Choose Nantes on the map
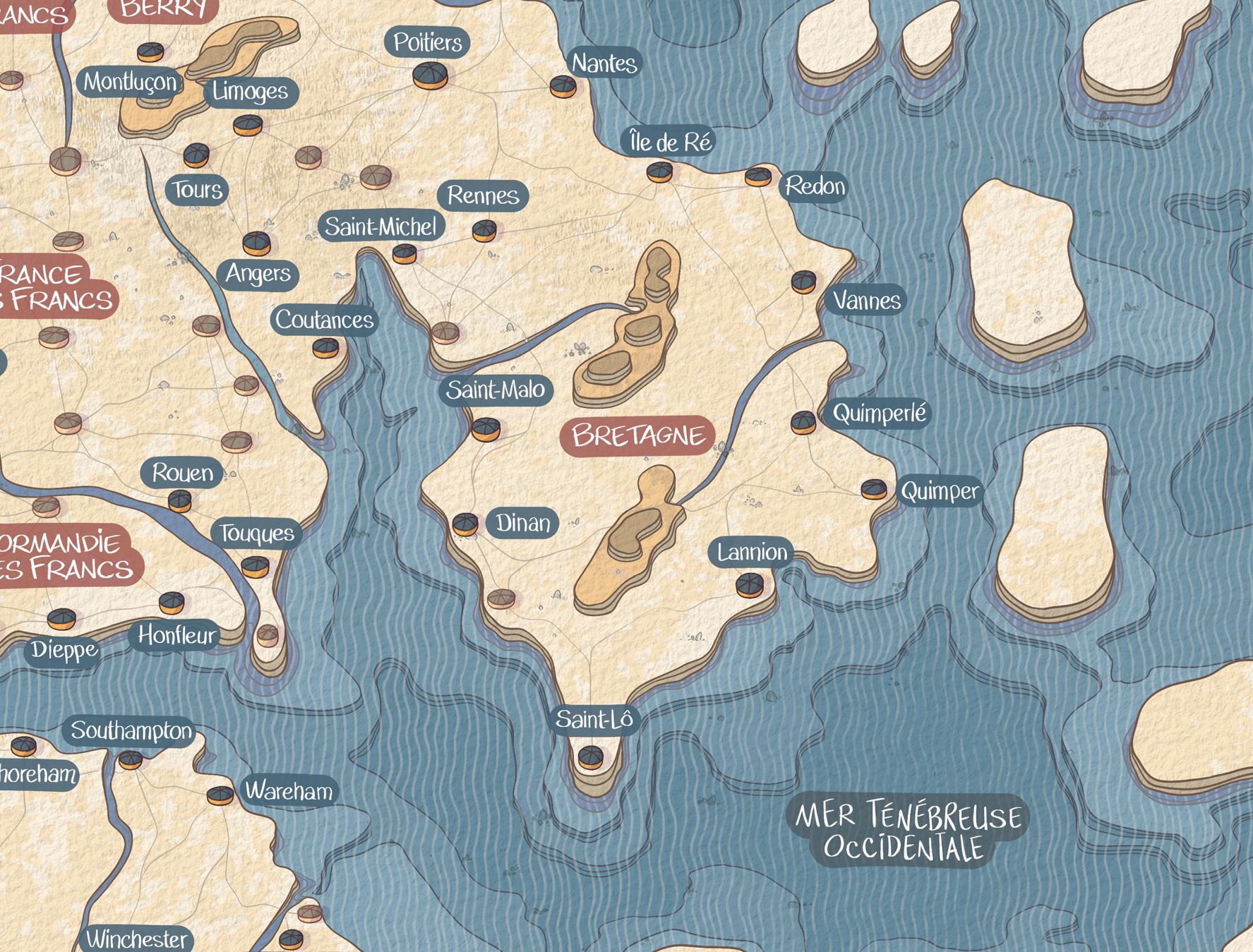Viewport: 1253px width, 952px height. 563,86
